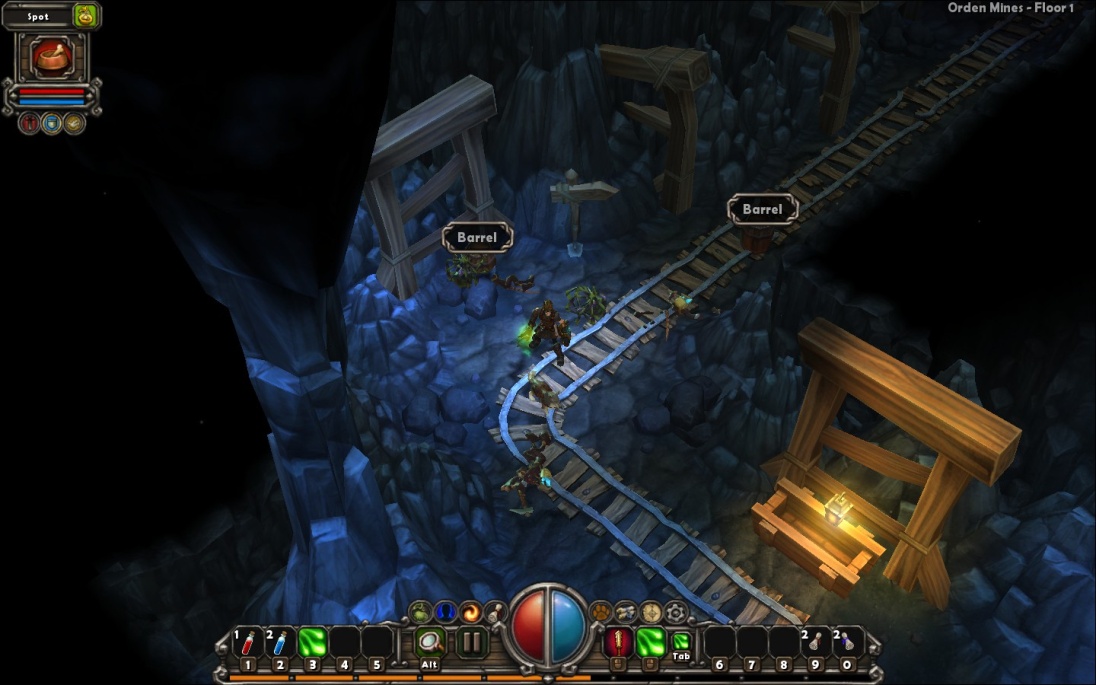Open Spot's pet inventory bag
Viewport: 1096px width, 685px height.
tap(84, 16)
